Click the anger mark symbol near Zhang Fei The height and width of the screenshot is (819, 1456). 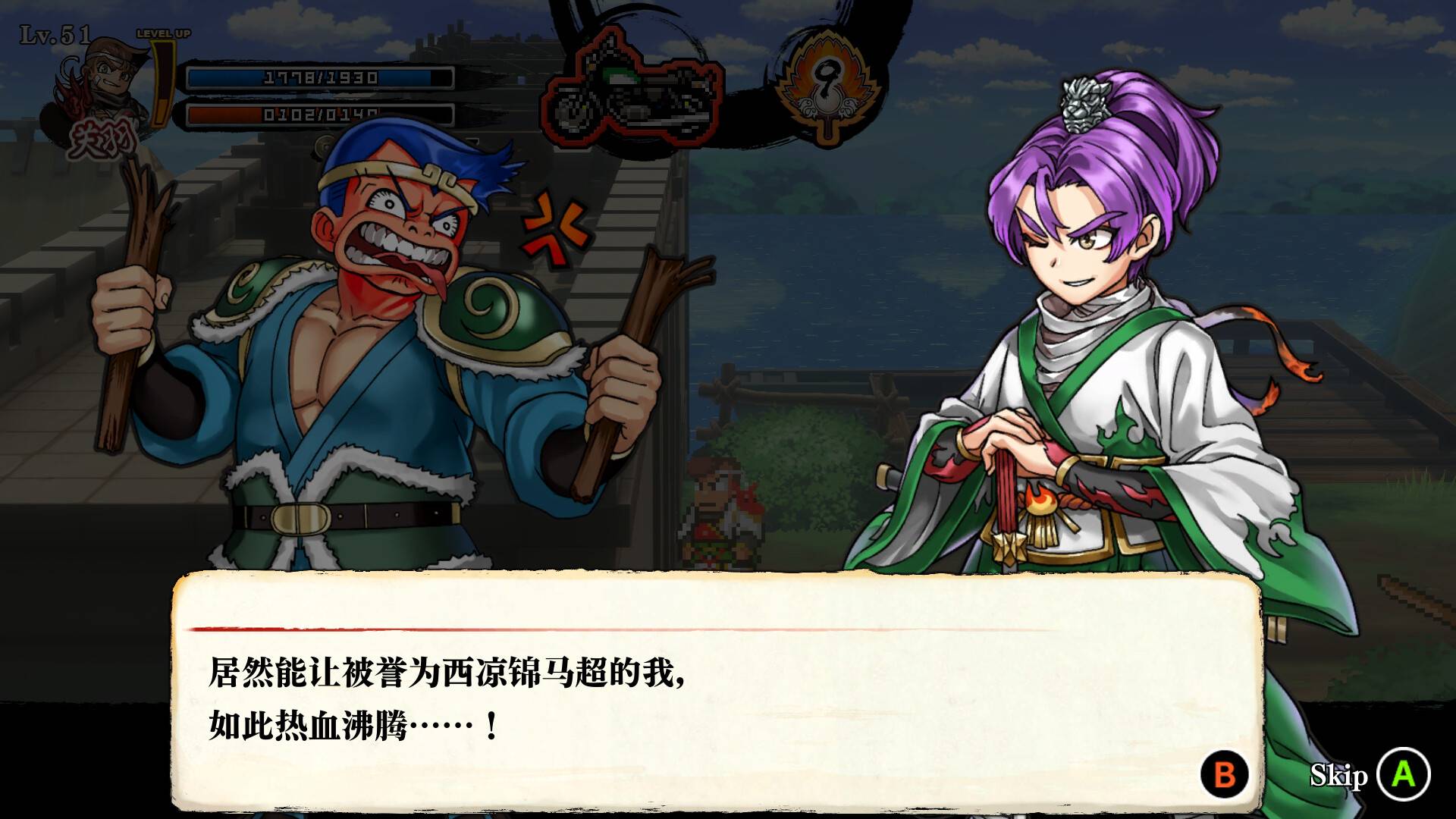click(559, 229)
